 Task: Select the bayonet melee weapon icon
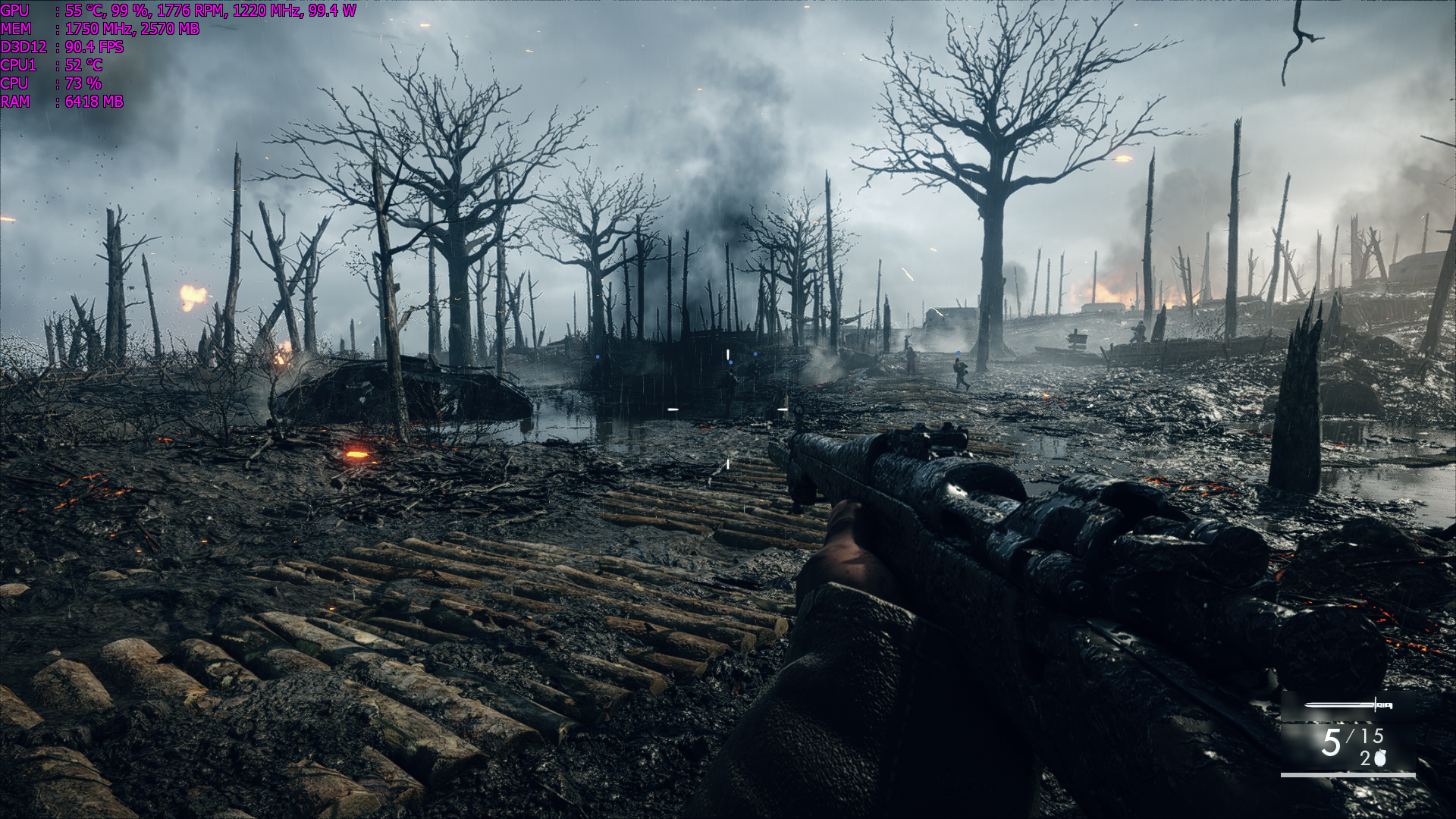[1348, 705]
